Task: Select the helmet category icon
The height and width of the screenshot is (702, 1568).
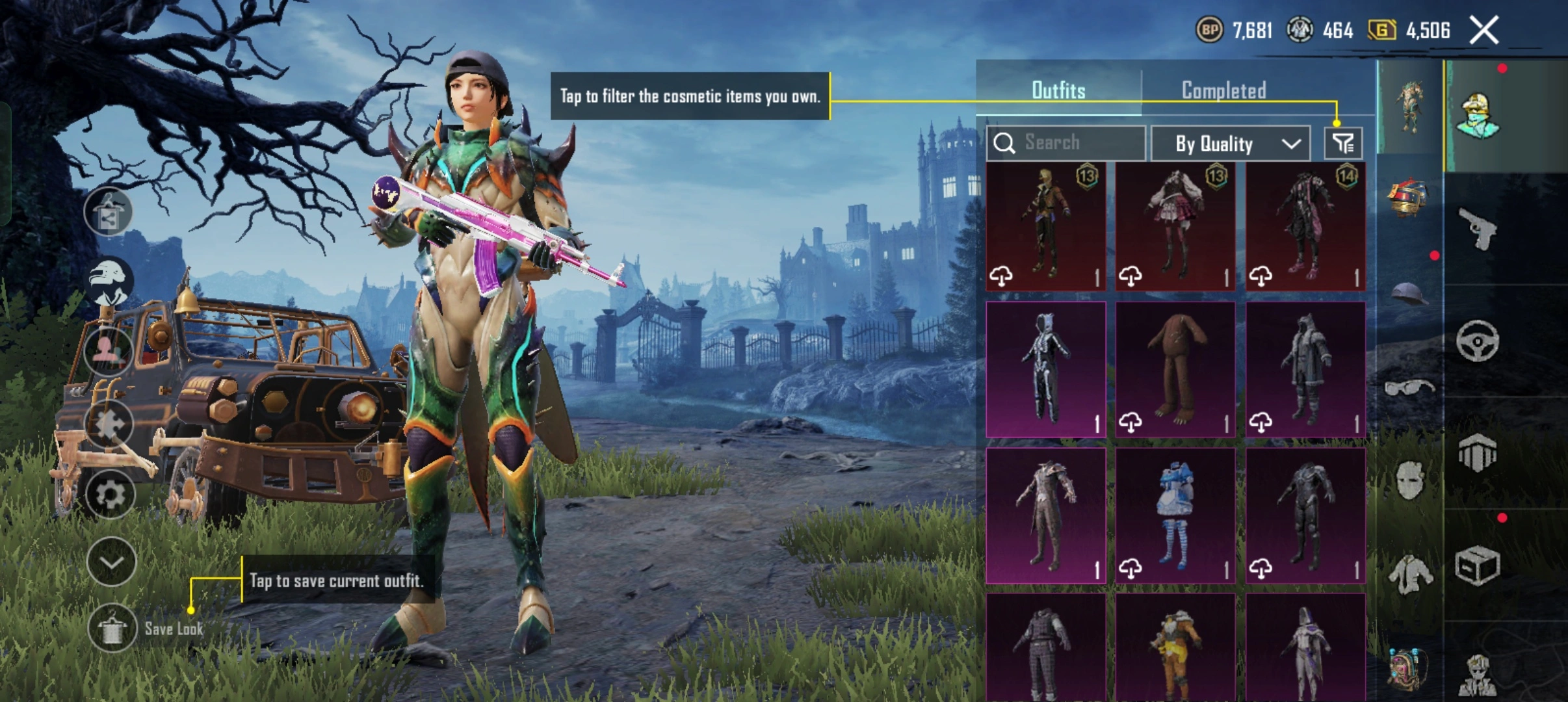Action: [x=1408, y=294]
